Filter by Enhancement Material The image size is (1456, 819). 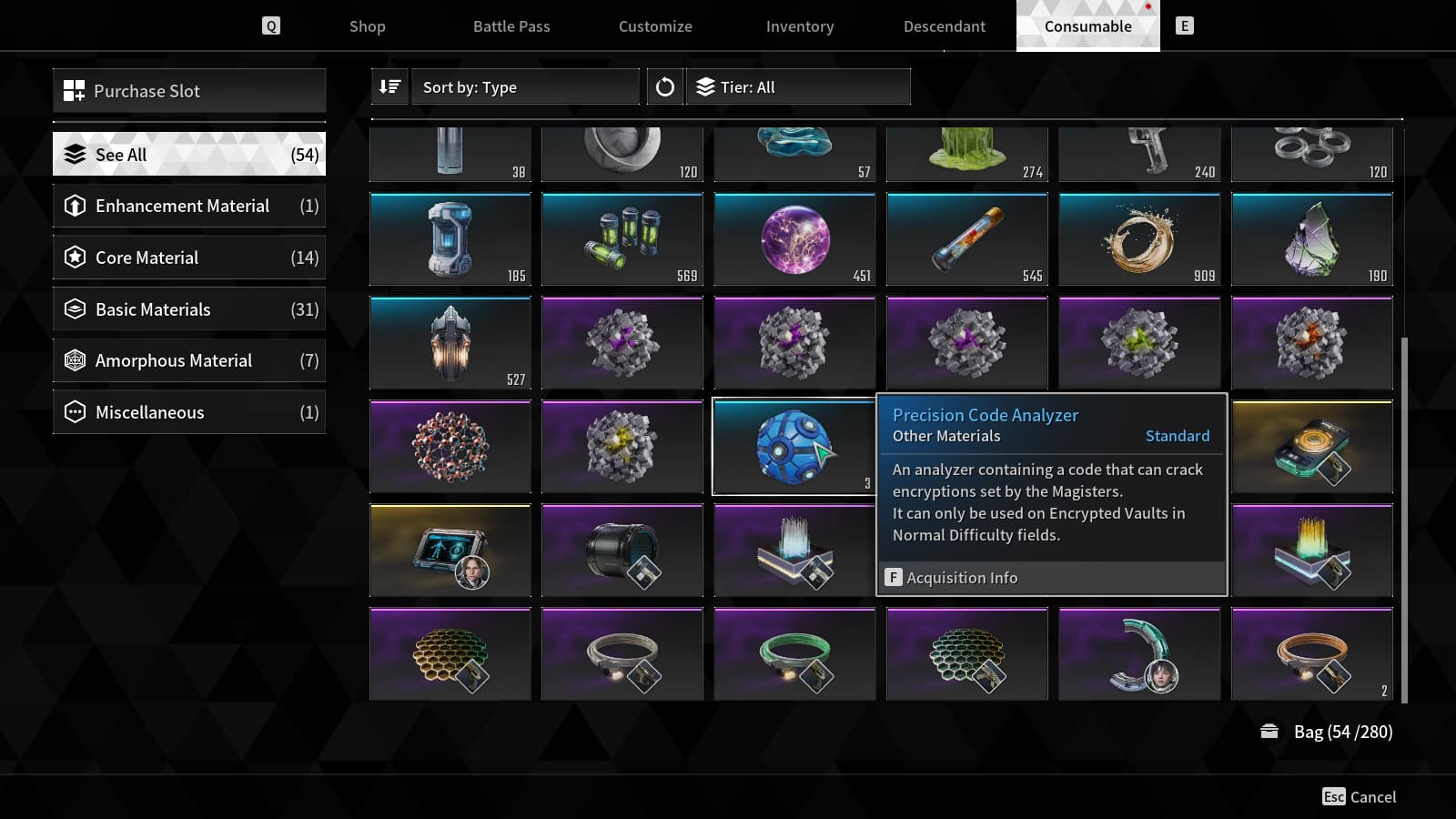tap(189, 207)
